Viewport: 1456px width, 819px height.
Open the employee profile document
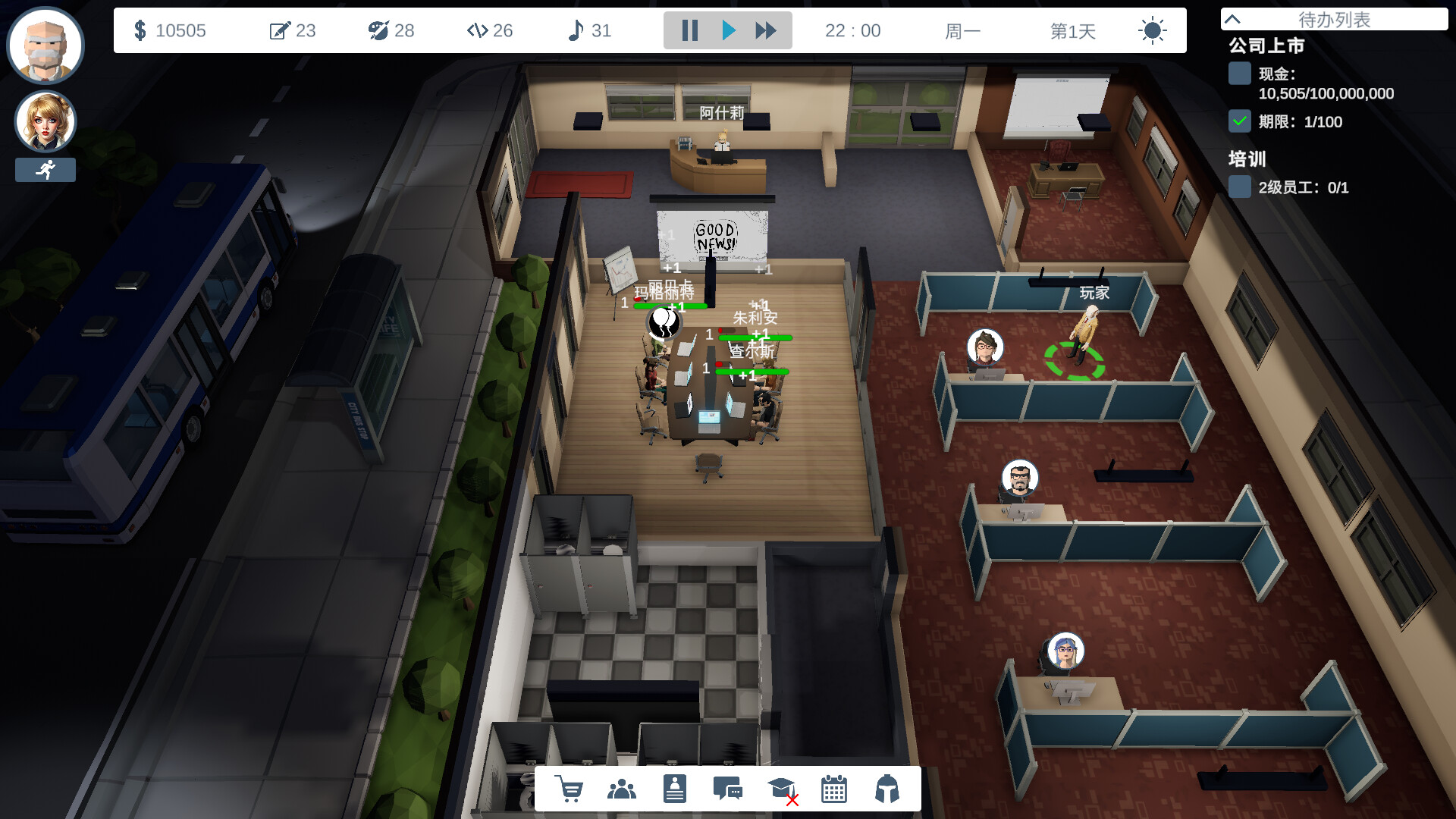tap(674, 789)
